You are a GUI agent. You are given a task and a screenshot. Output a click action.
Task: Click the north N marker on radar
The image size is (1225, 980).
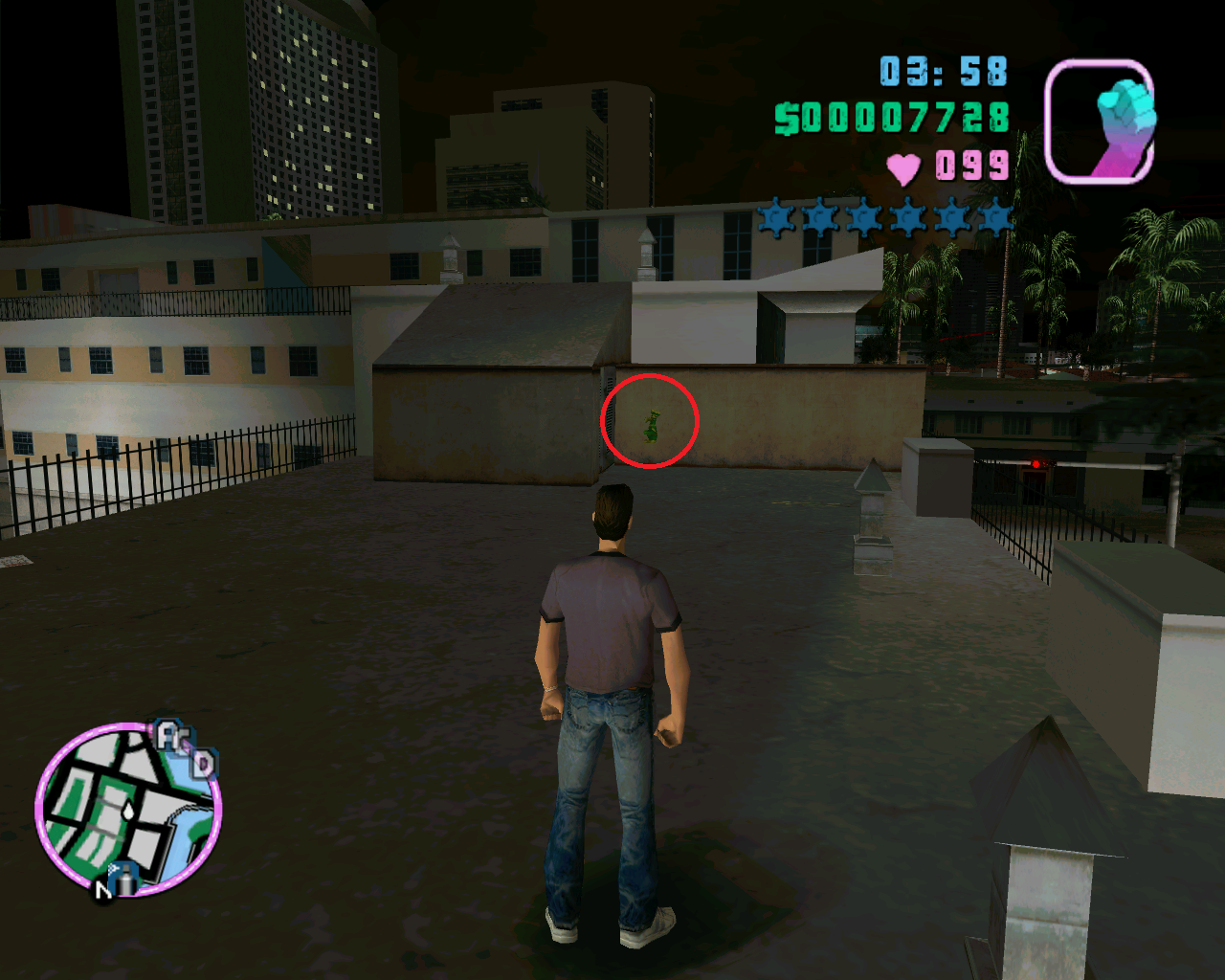click(x=103, y=891)
